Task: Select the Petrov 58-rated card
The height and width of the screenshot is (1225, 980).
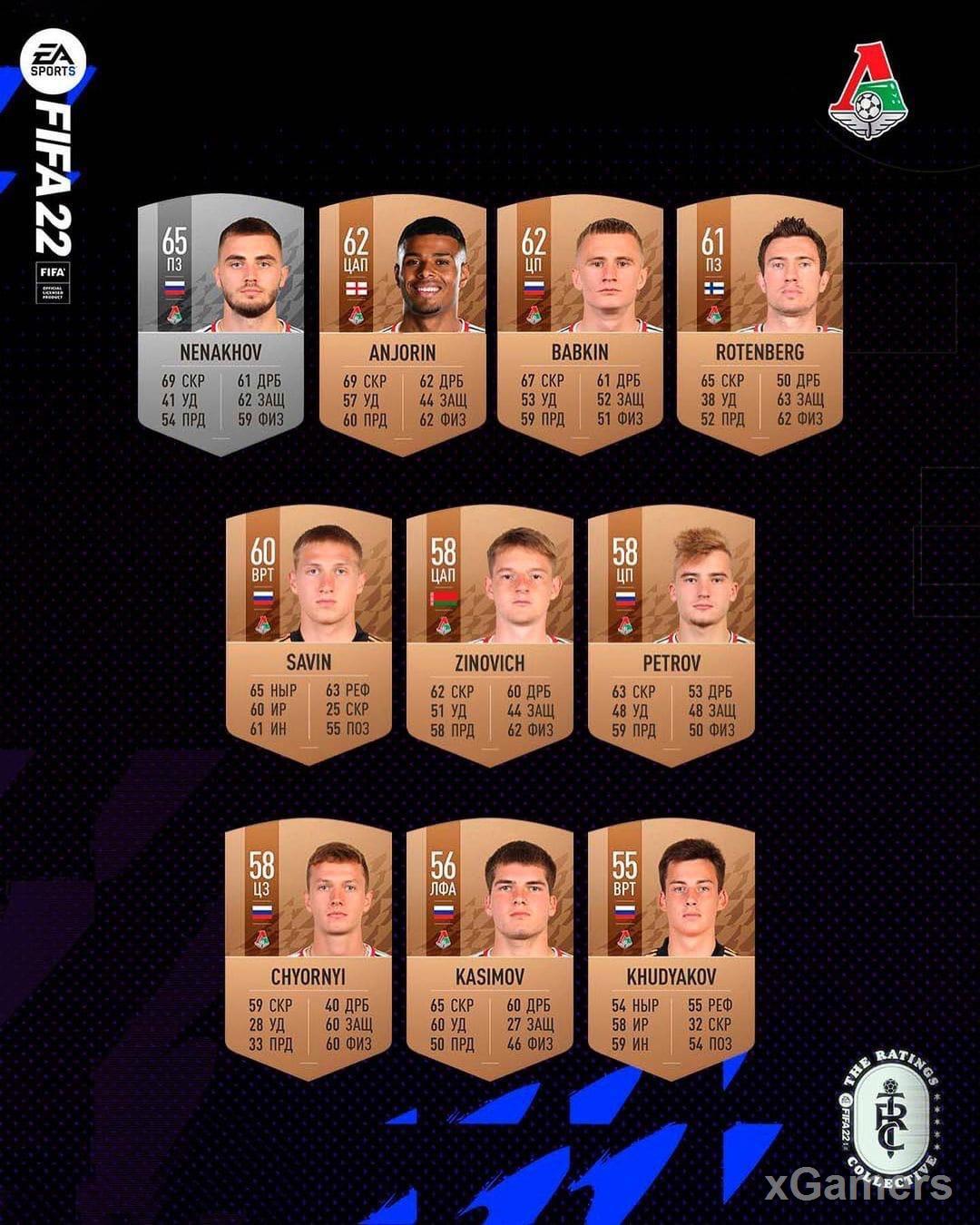Action: coord(671,635)
